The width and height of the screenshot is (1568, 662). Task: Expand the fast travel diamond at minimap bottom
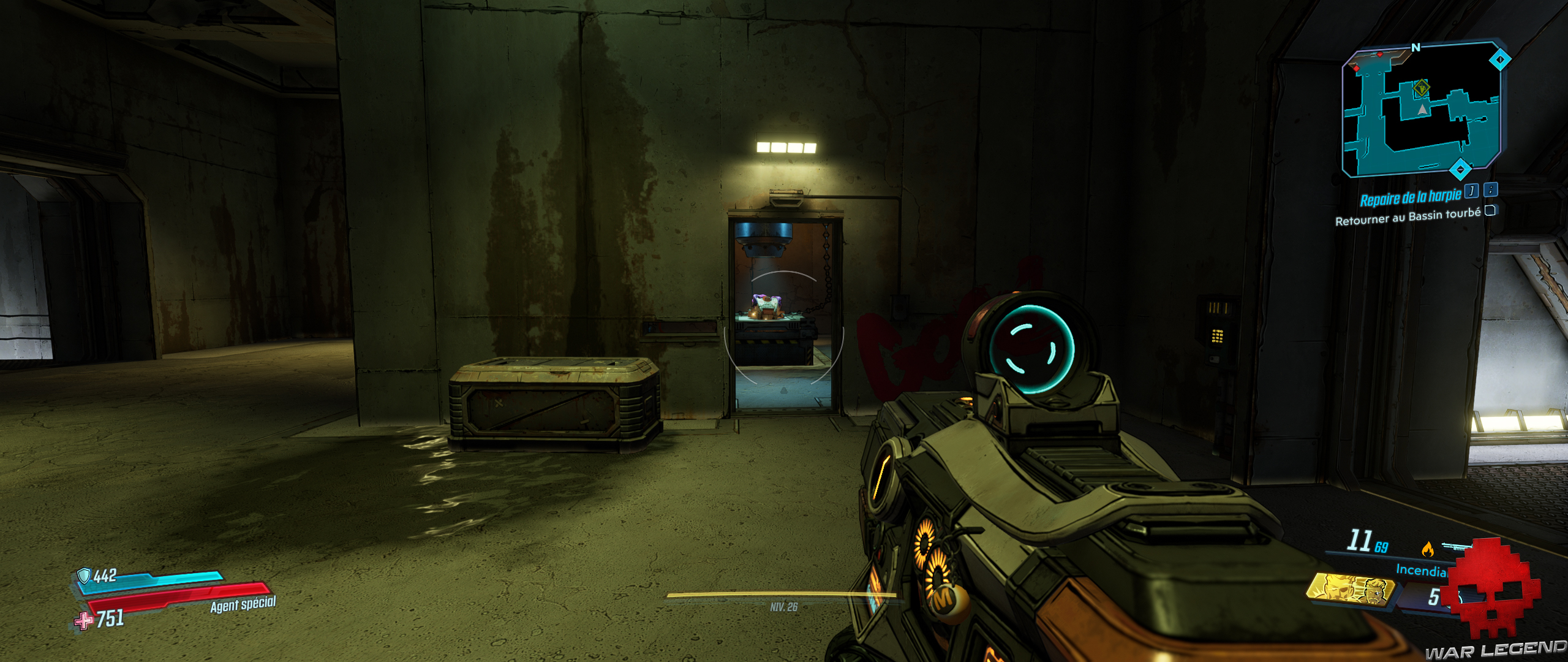1461,169
